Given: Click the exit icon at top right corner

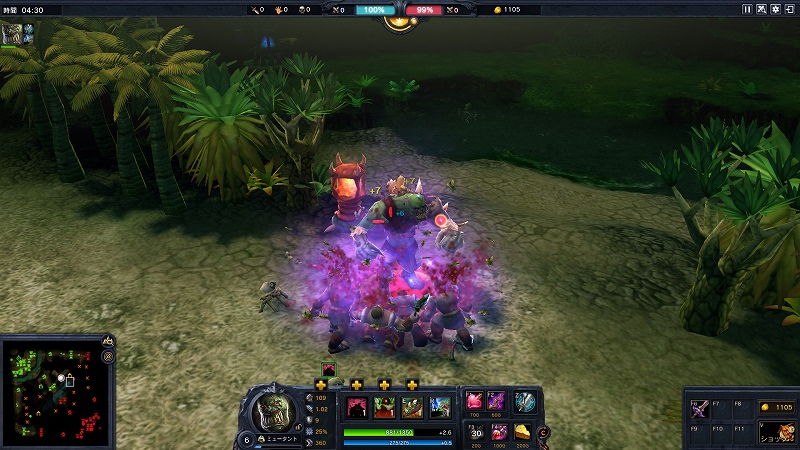Looking at the screenshot, I should pyautogui.click(x=790, y=9).
